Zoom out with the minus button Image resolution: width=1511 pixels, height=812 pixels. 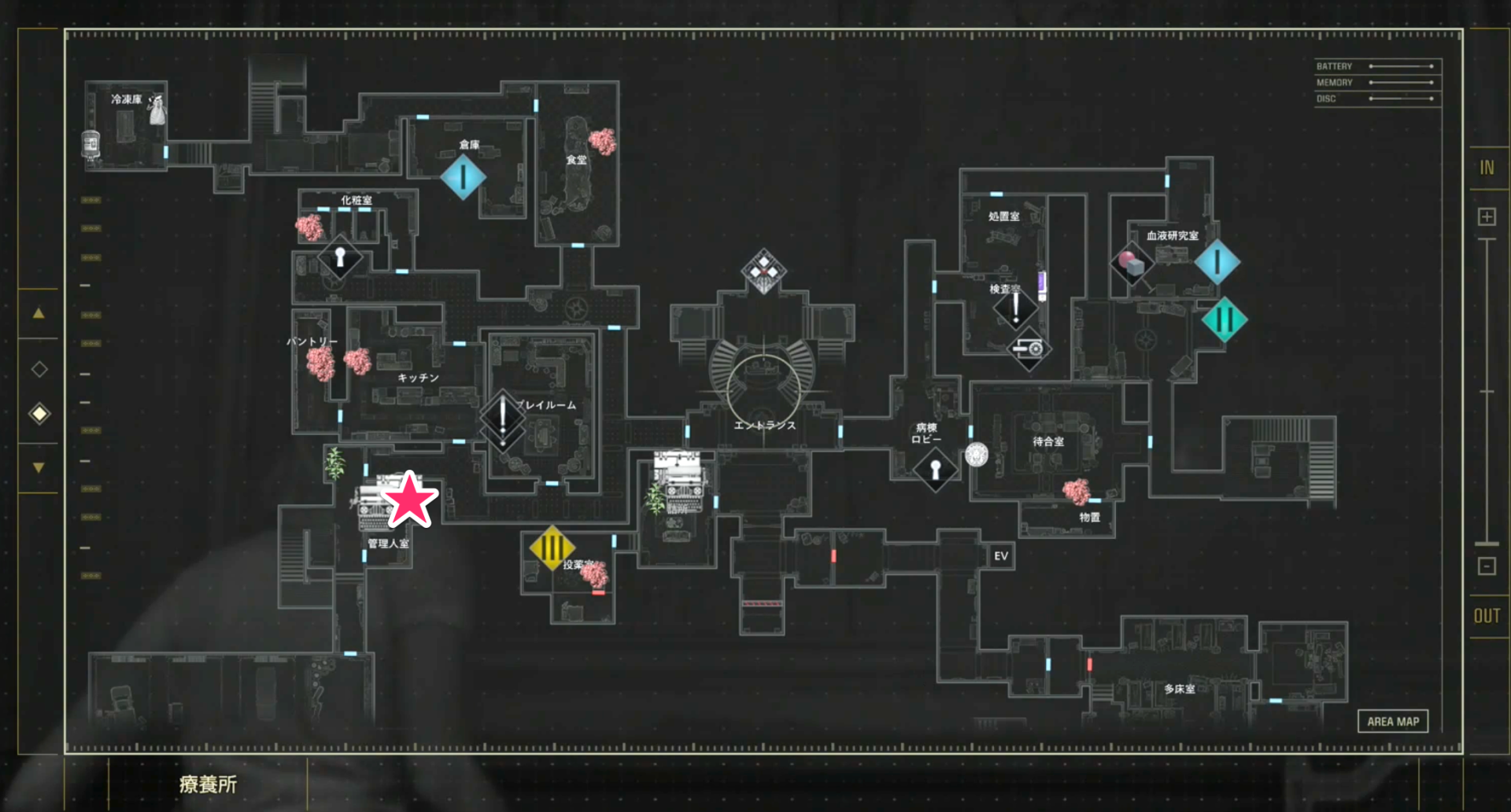pyautogui.click(x=1486, y=566)
